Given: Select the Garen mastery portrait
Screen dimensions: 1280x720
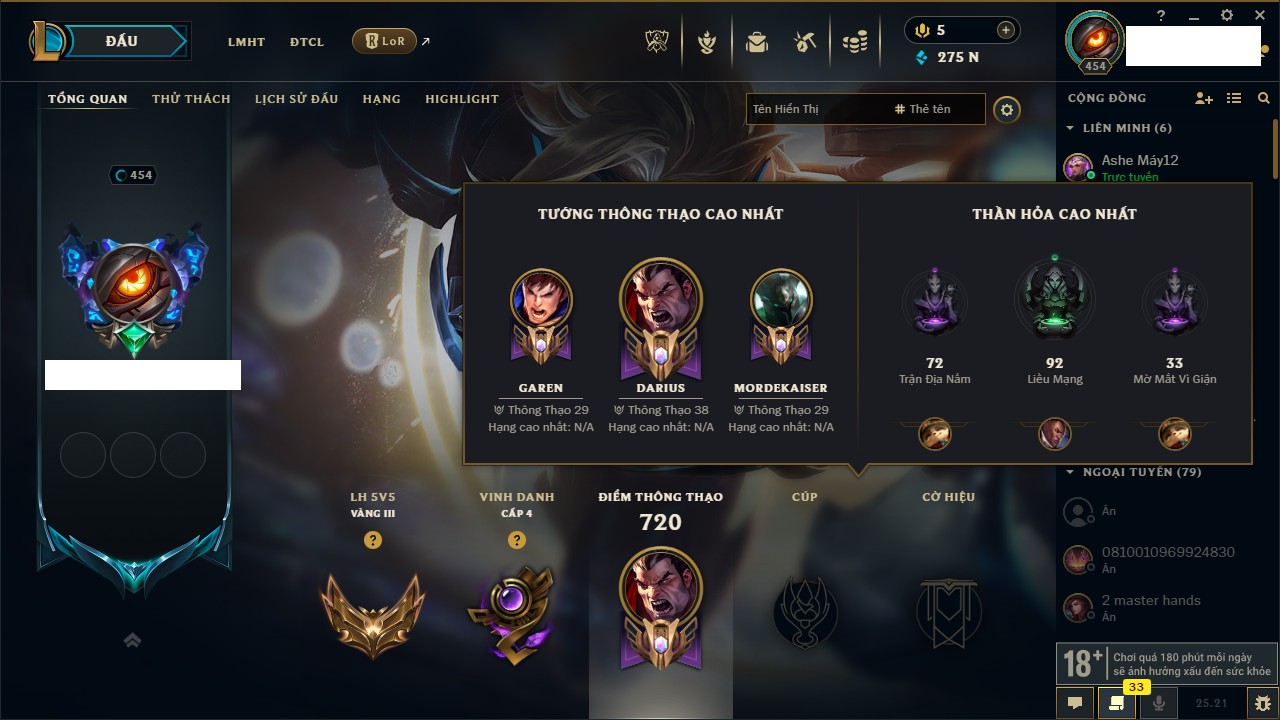Looking at the screenshot, I should click(541, 300).
